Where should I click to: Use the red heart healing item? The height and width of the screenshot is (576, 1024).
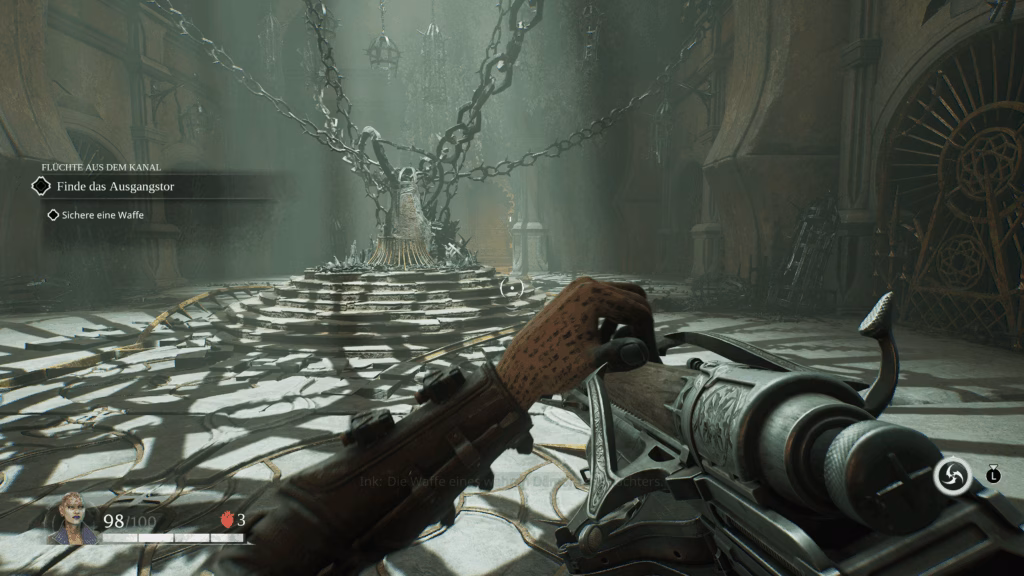click(226, 520)
